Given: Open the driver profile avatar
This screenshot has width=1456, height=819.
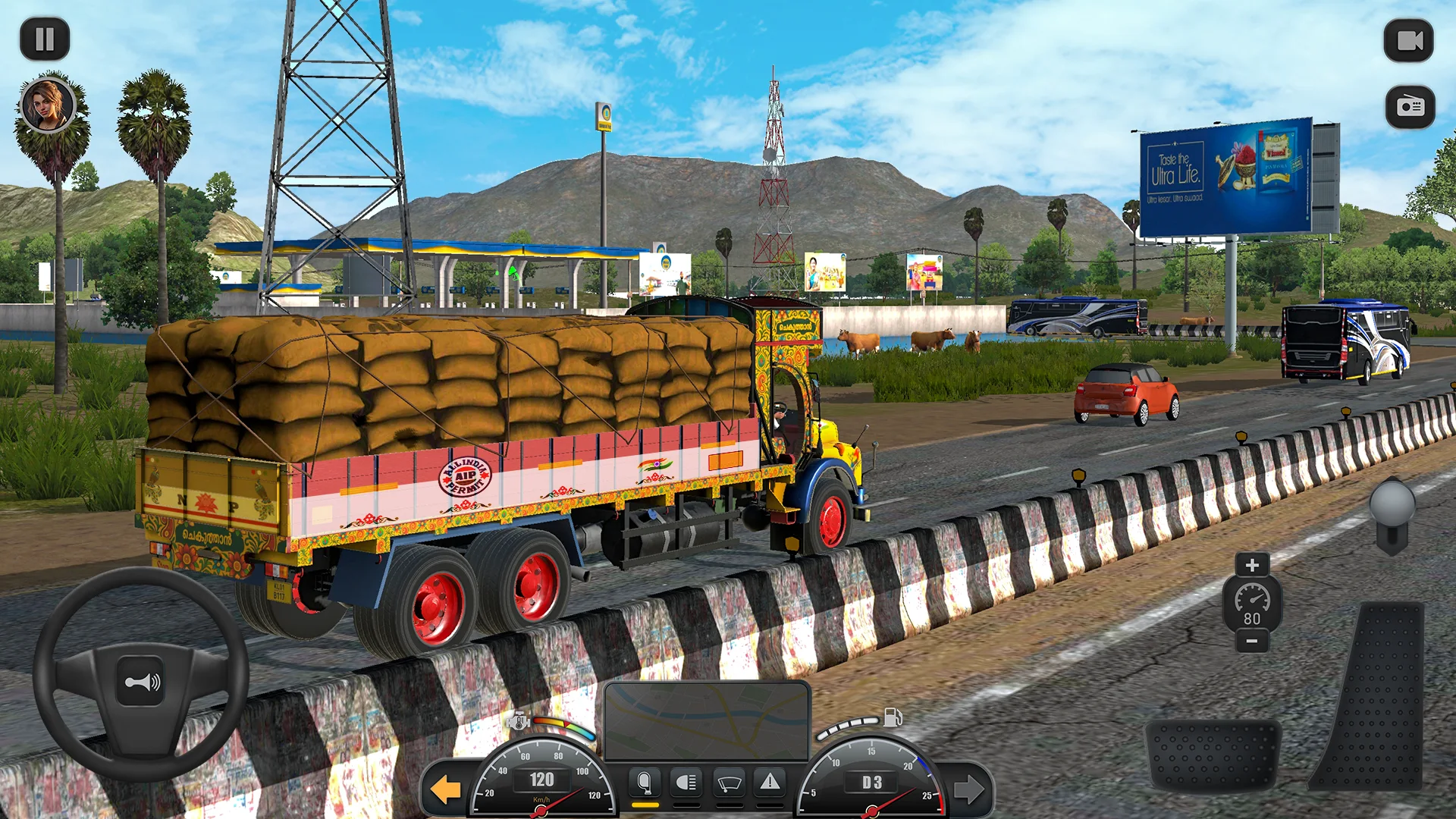Looking at the screenshot, I should click(x=47, y=106).
